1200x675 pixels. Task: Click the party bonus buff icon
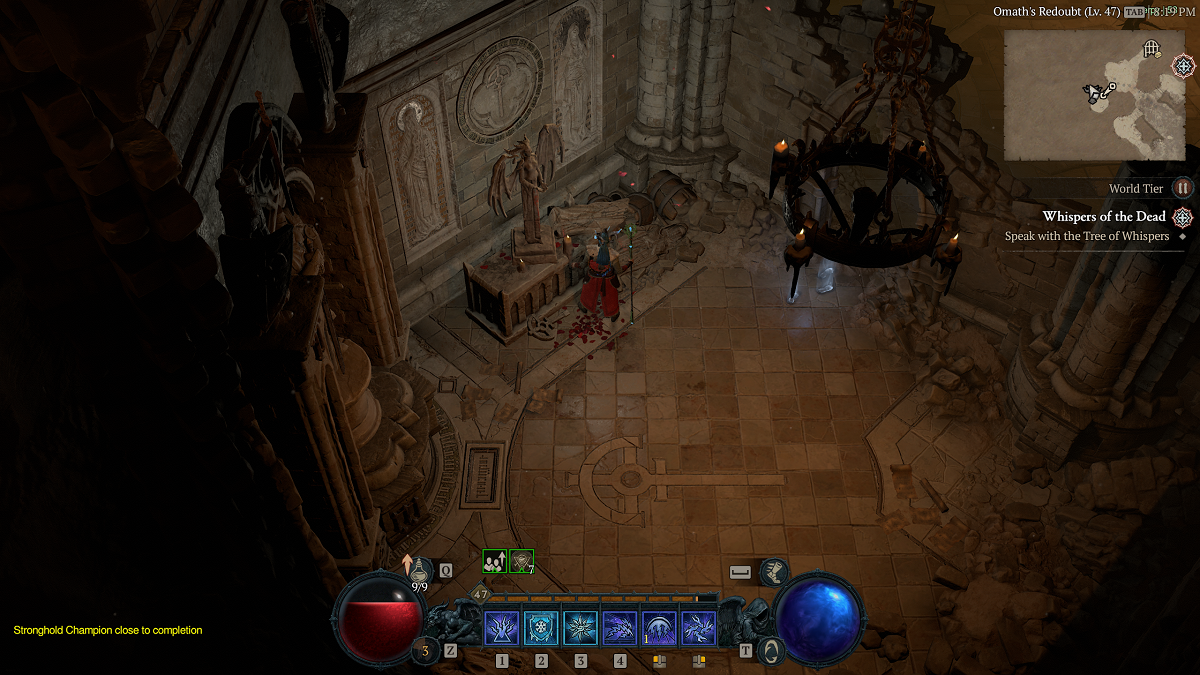(x=494, y=562)
